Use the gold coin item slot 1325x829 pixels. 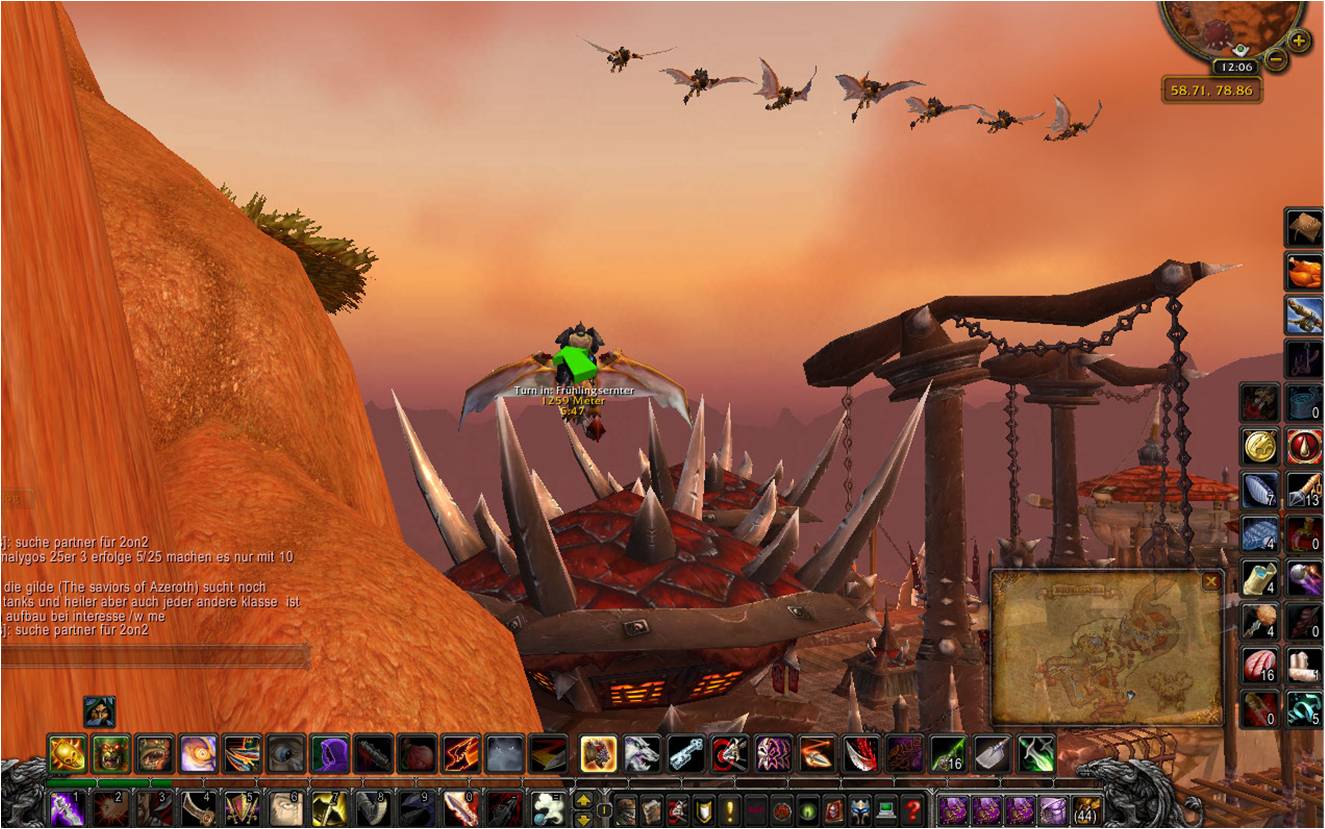tap(1260, 446)
